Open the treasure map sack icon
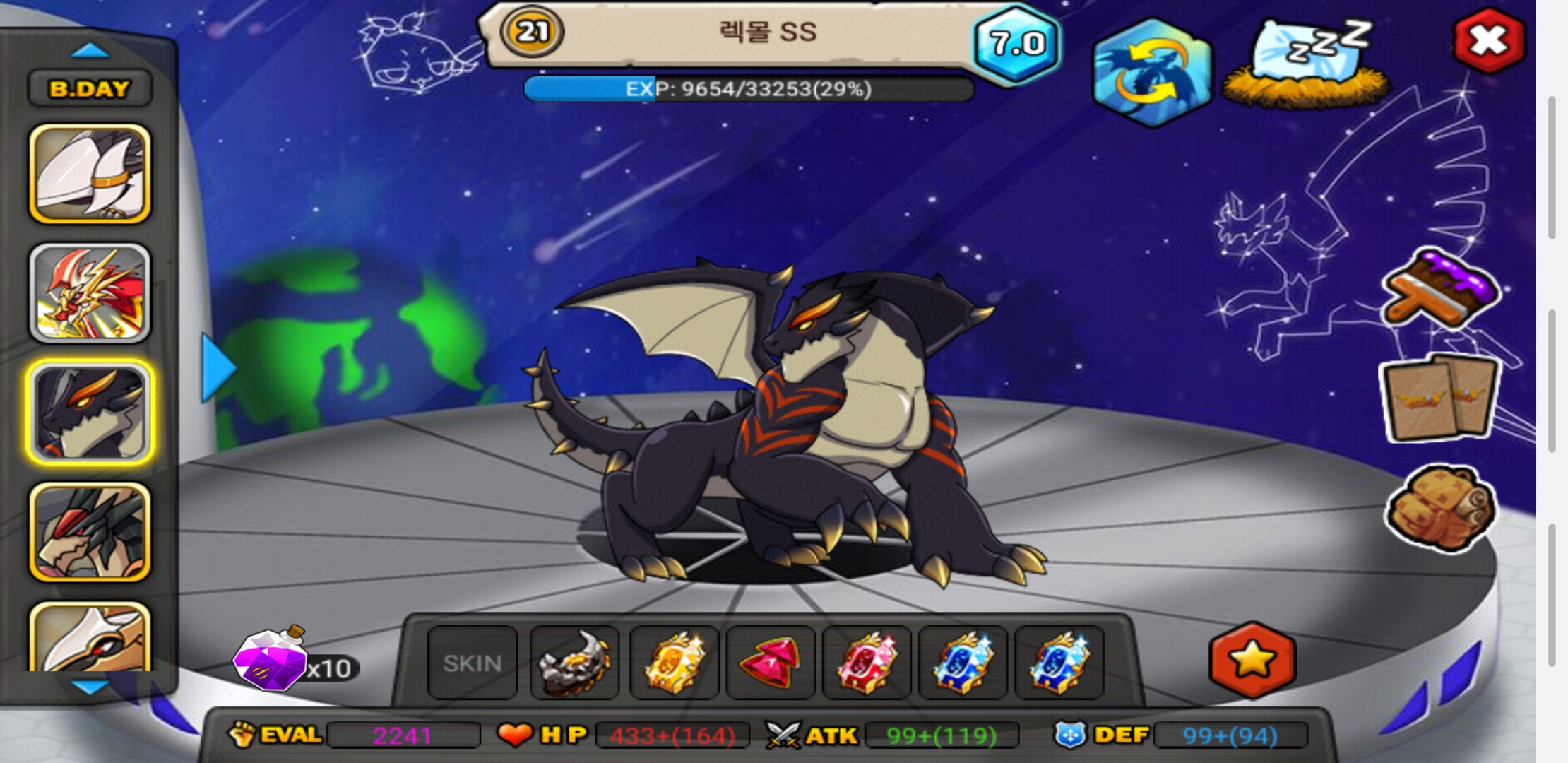 1441,507
